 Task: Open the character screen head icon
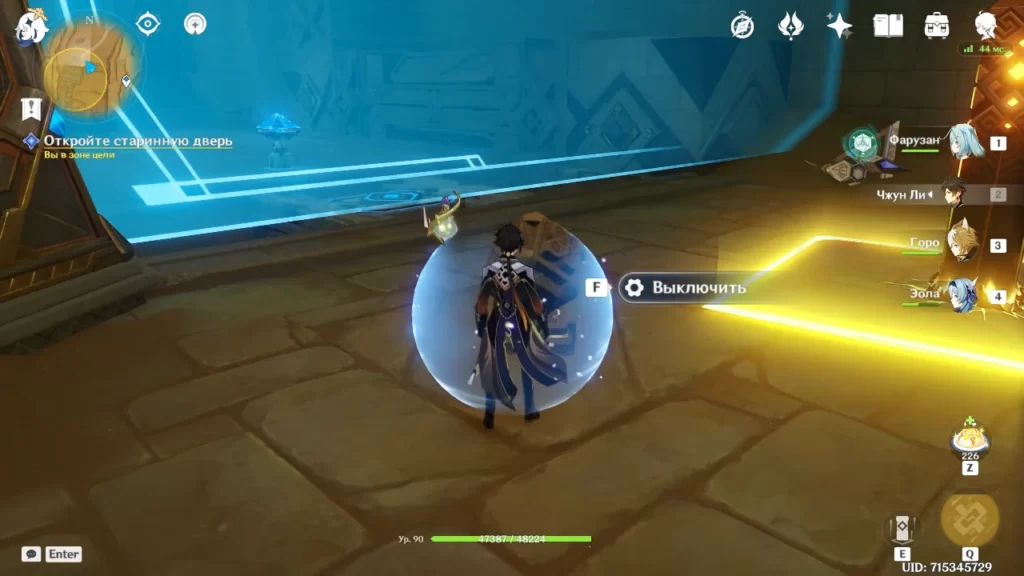(x=986, y=26)
